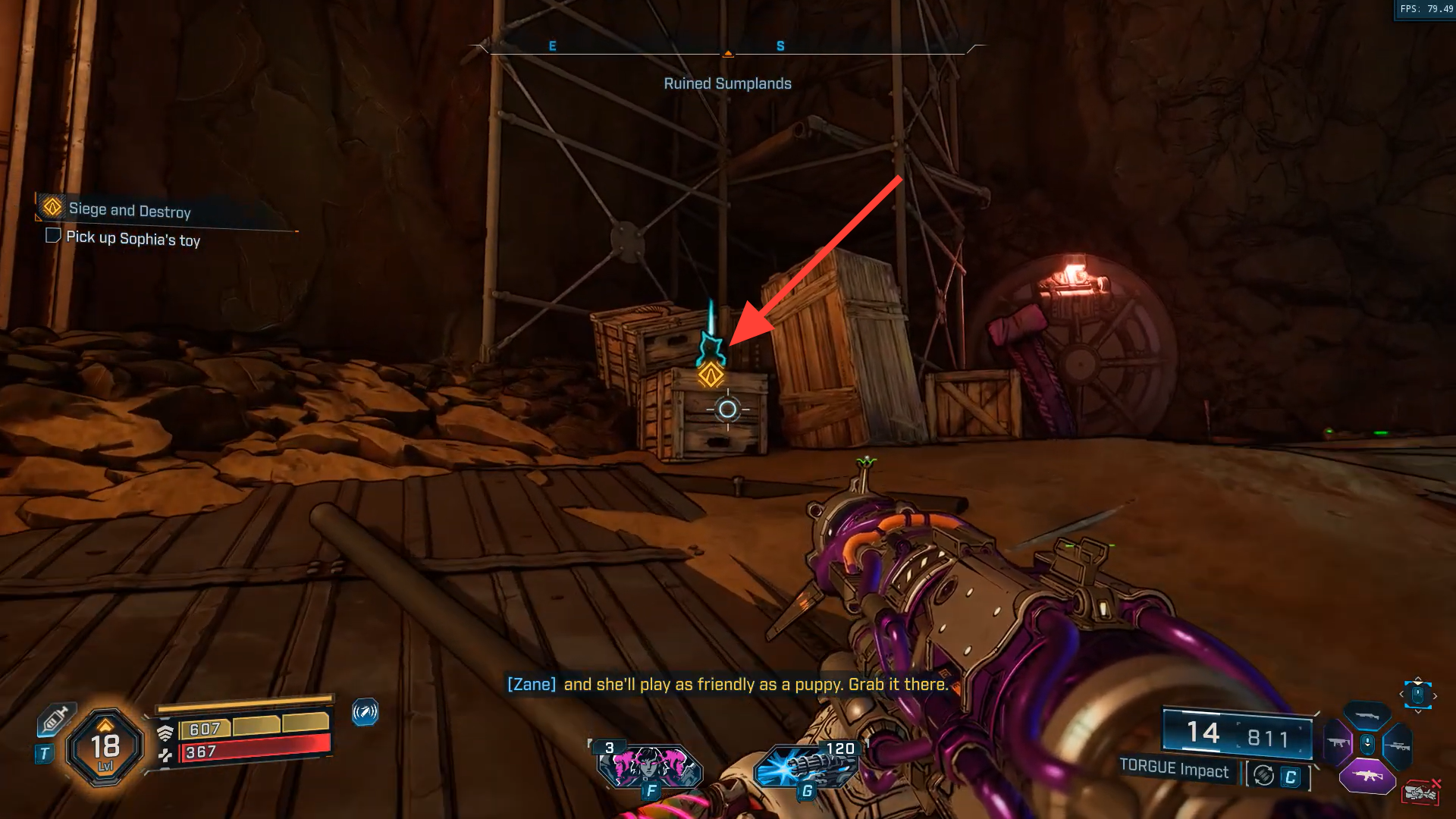Tick the Pick up Sophia's toy objective checkbox
Screen dimensions: 1456x819
(53, 235)
